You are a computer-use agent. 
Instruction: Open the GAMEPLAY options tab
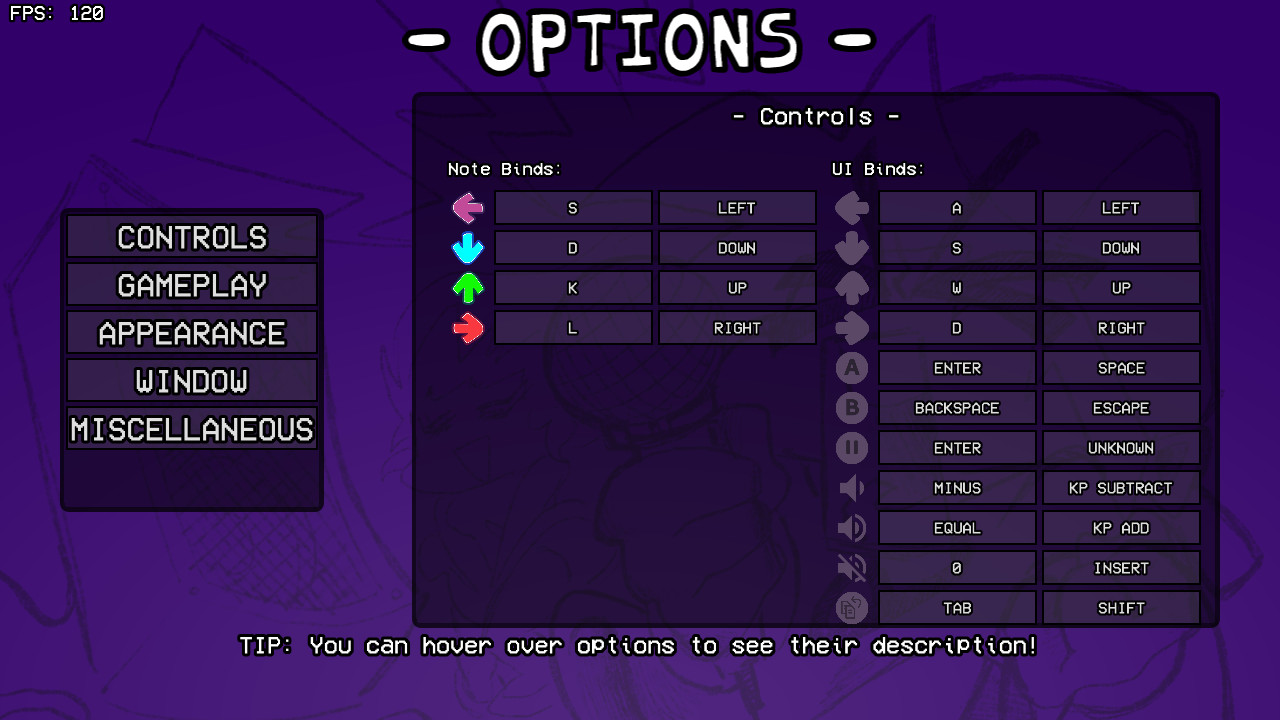point(191,284)
